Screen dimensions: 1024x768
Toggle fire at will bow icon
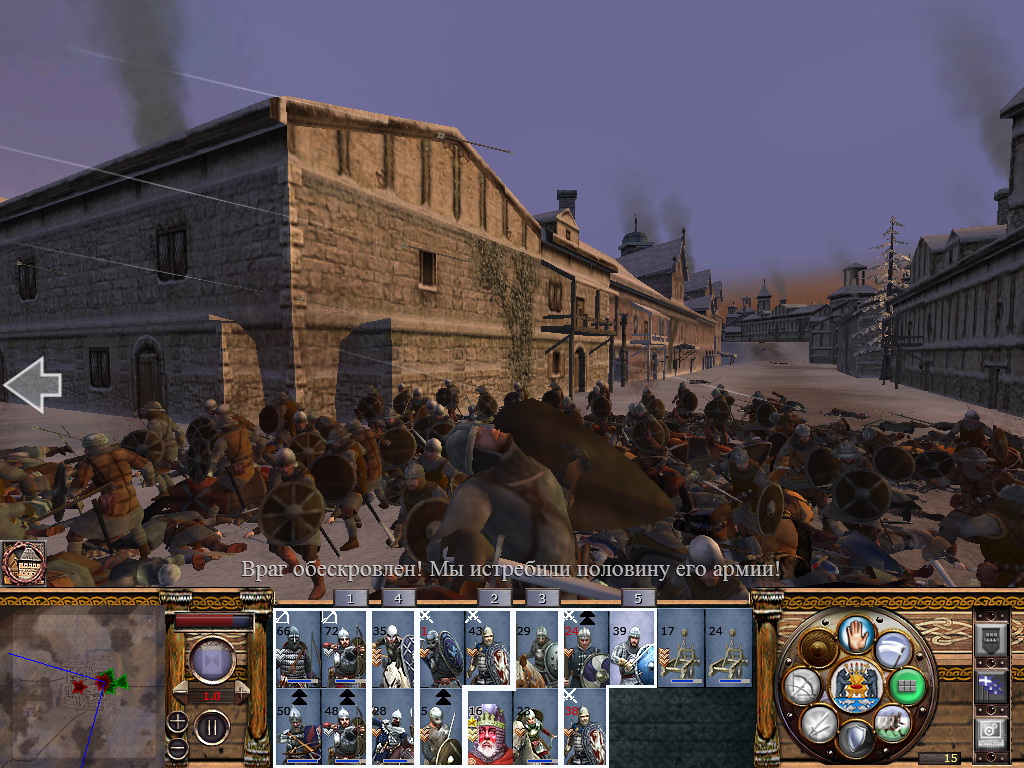click(805, 686)
